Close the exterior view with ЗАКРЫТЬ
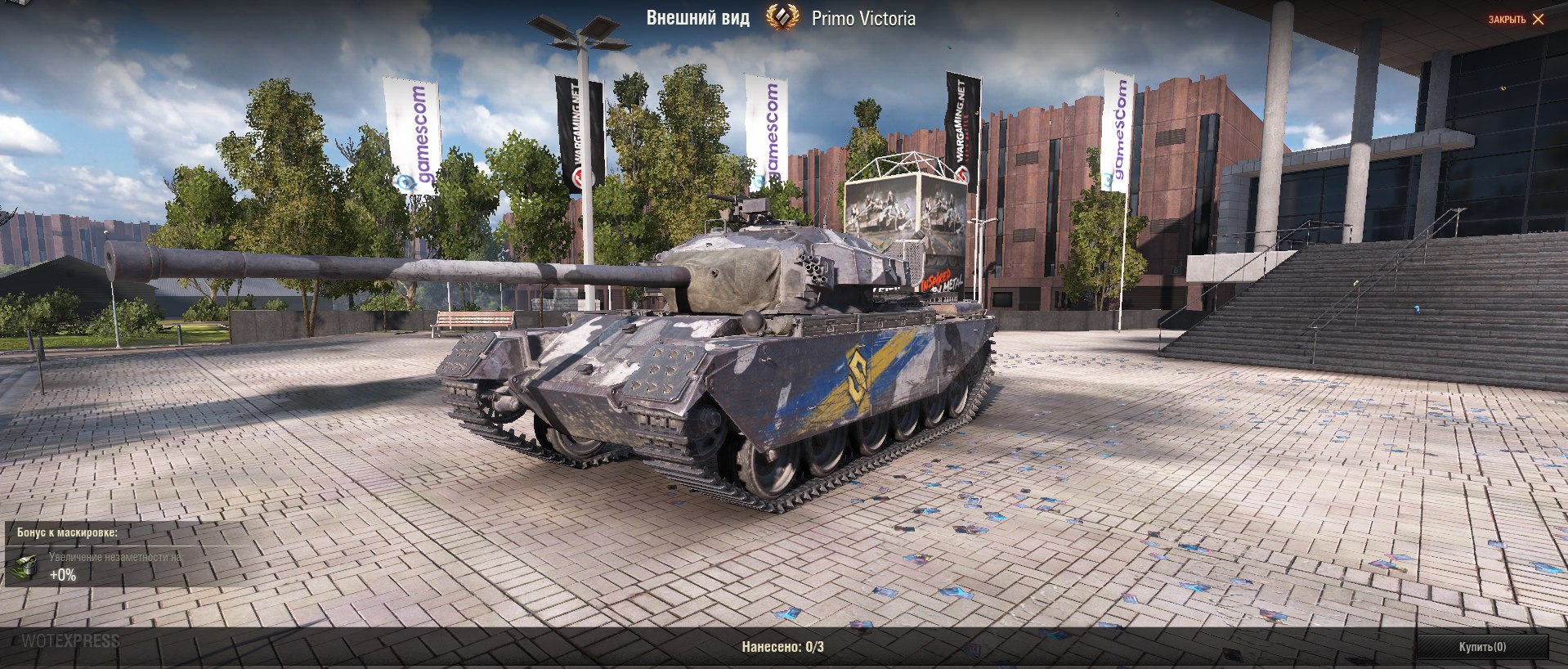 click(x=1516, y=20)
